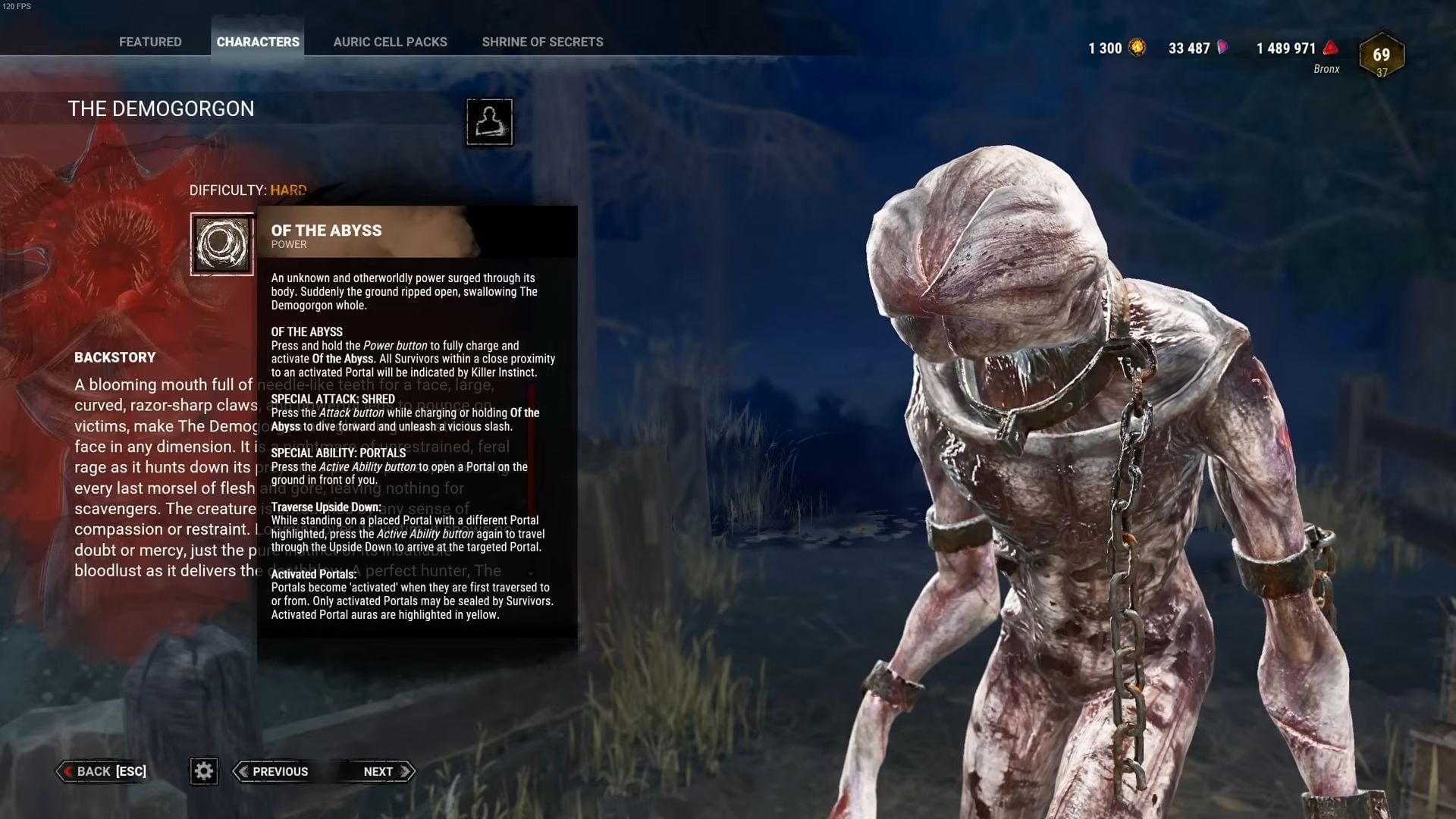Image resolution: width=1456 pixels, height=819 pixels.
Task: Open the Of the Abyss power icon
Action: (222, 243)
